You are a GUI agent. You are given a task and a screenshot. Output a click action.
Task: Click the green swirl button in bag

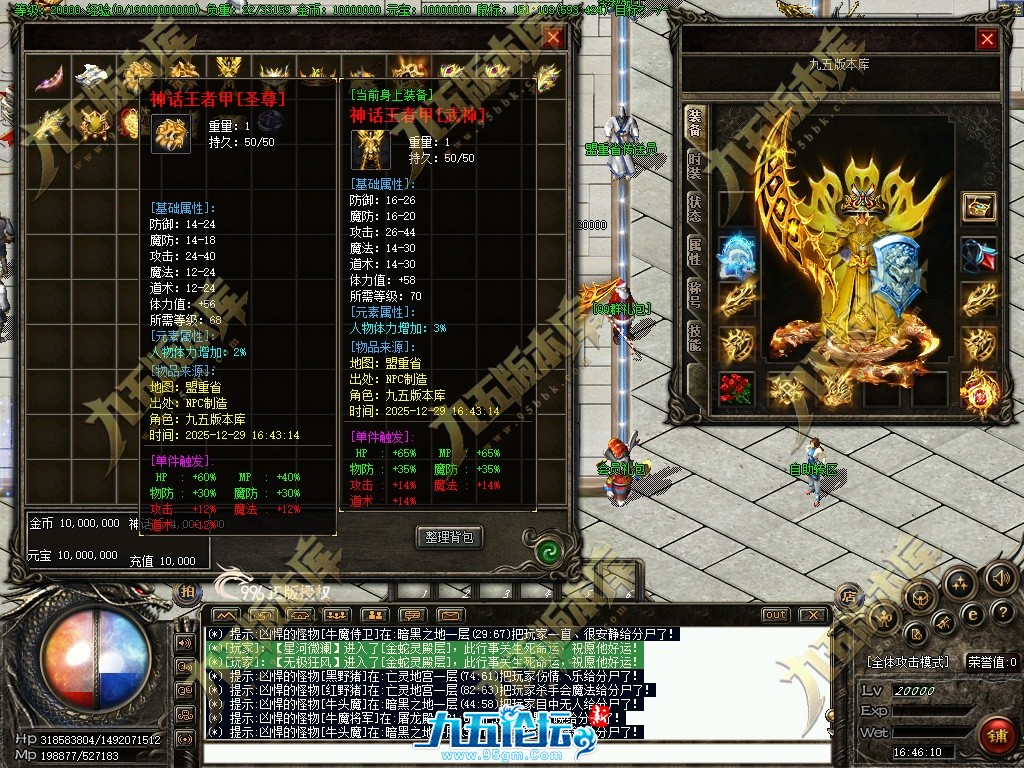pyautogui.click(x=547, y=551)
